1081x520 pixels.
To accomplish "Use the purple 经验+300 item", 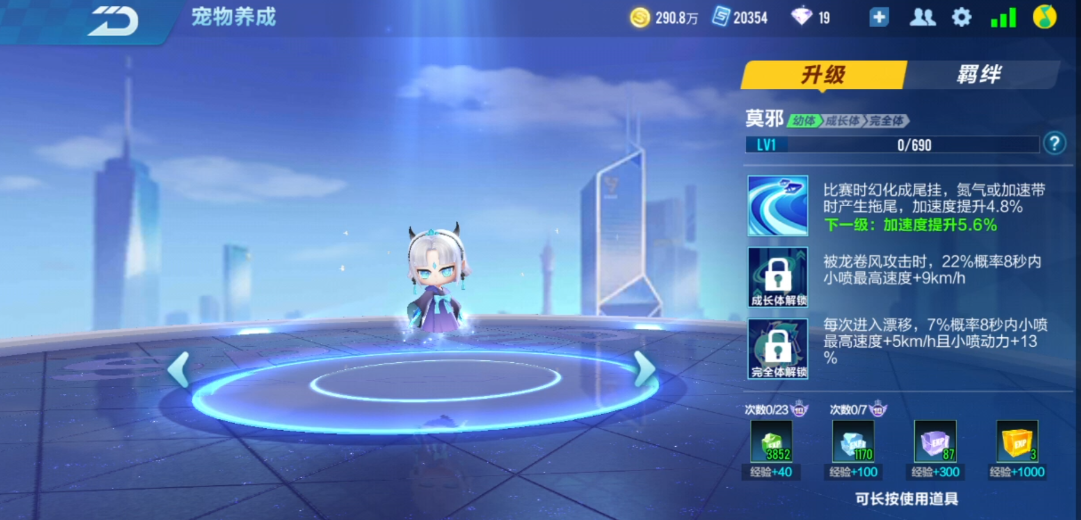I will (x=935, y=441).
